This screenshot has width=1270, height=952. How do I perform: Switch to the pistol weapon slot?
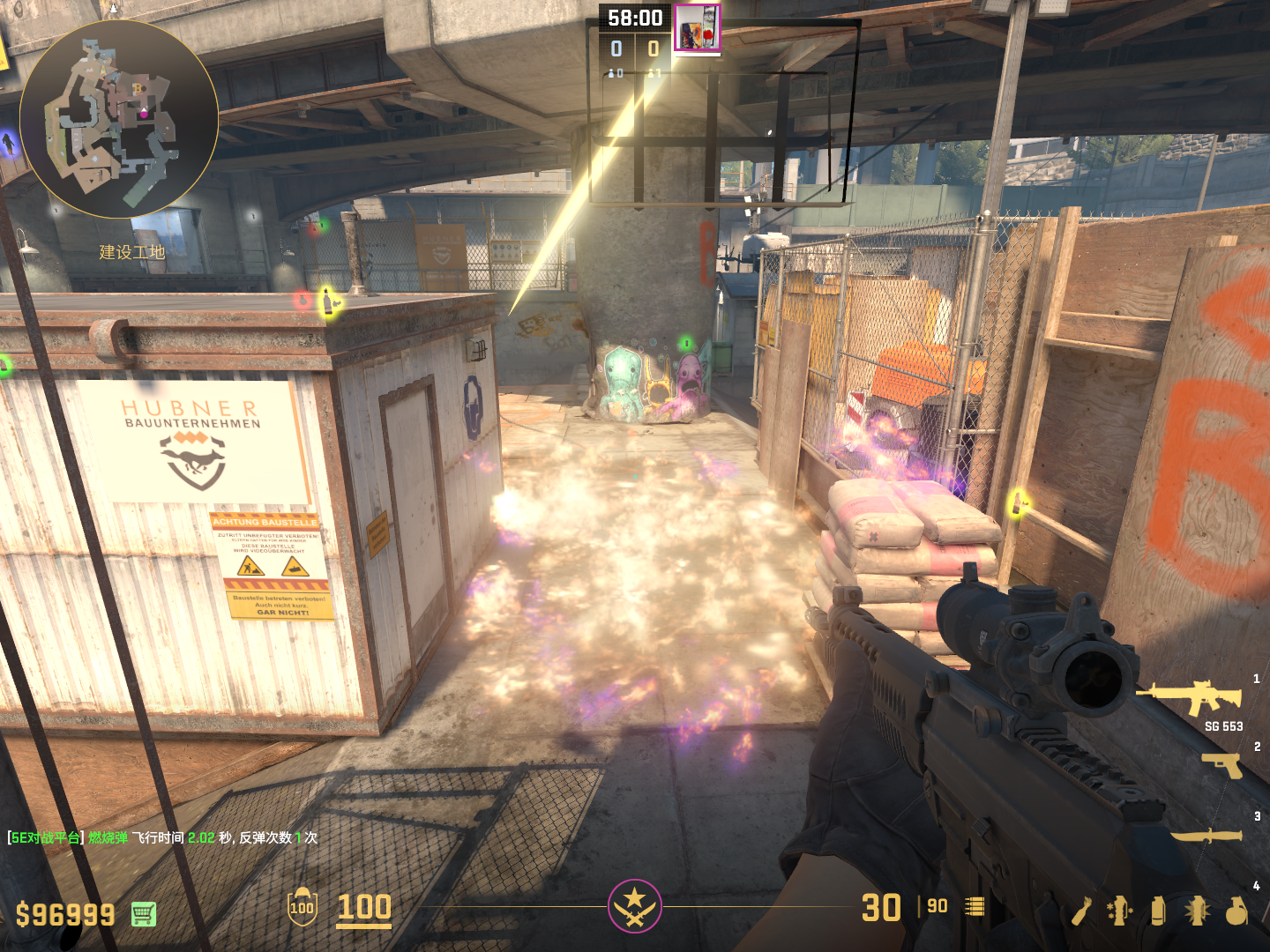(x=1221, y=764)
